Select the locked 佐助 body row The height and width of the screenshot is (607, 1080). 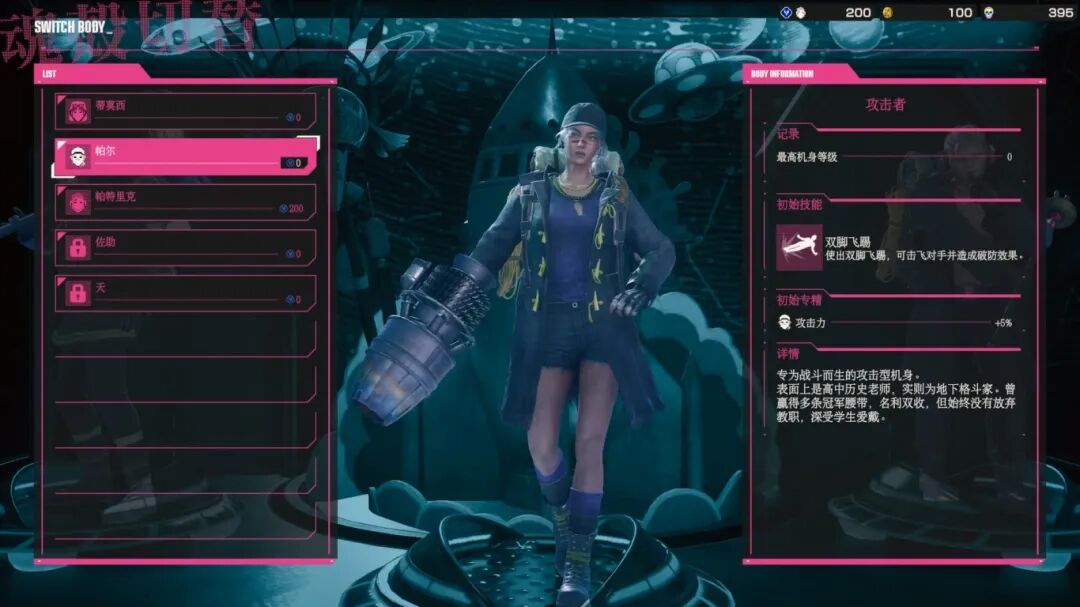click(186, 248)
